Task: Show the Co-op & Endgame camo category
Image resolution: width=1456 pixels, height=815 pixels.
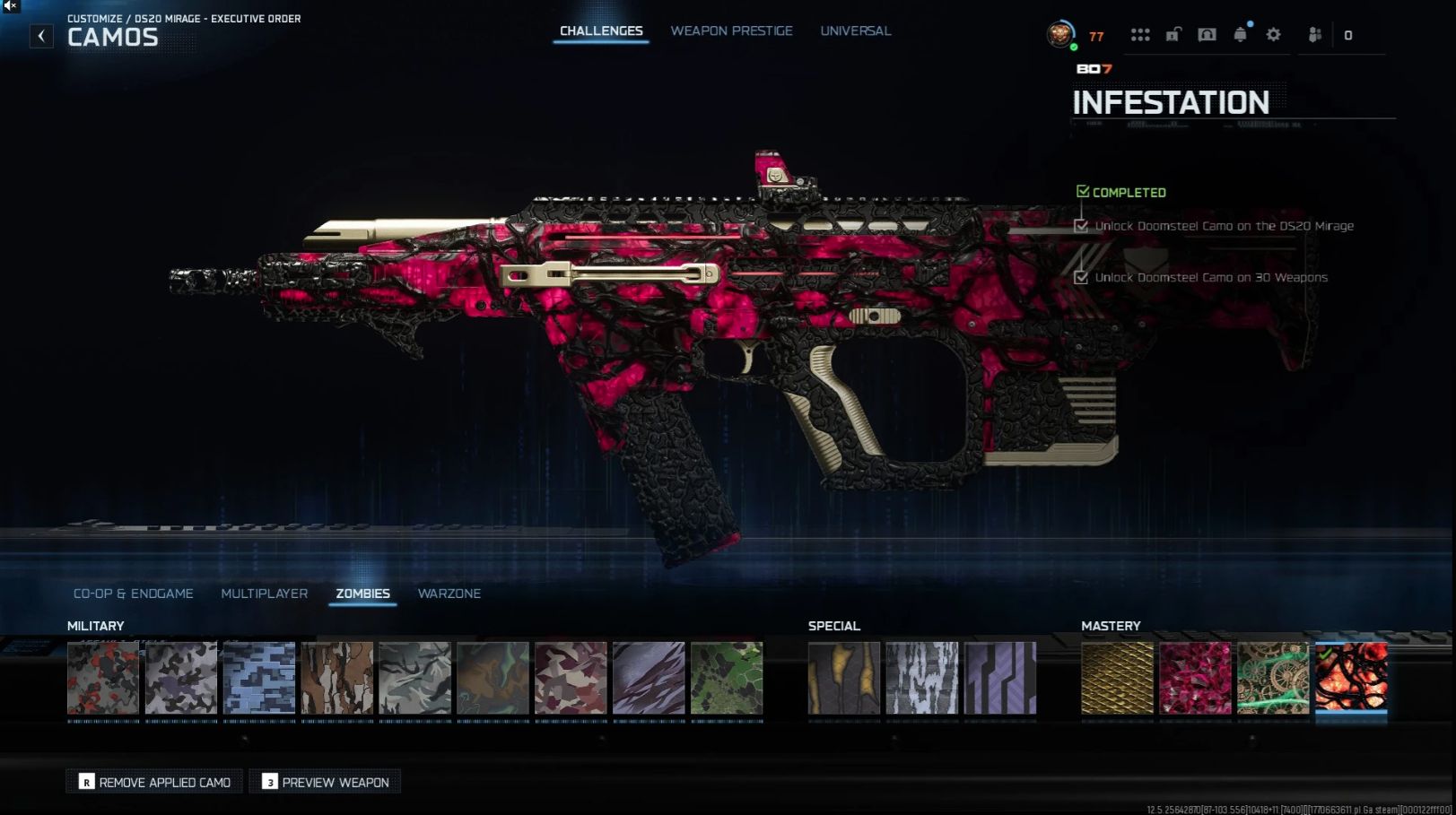Action: [134, 594]
